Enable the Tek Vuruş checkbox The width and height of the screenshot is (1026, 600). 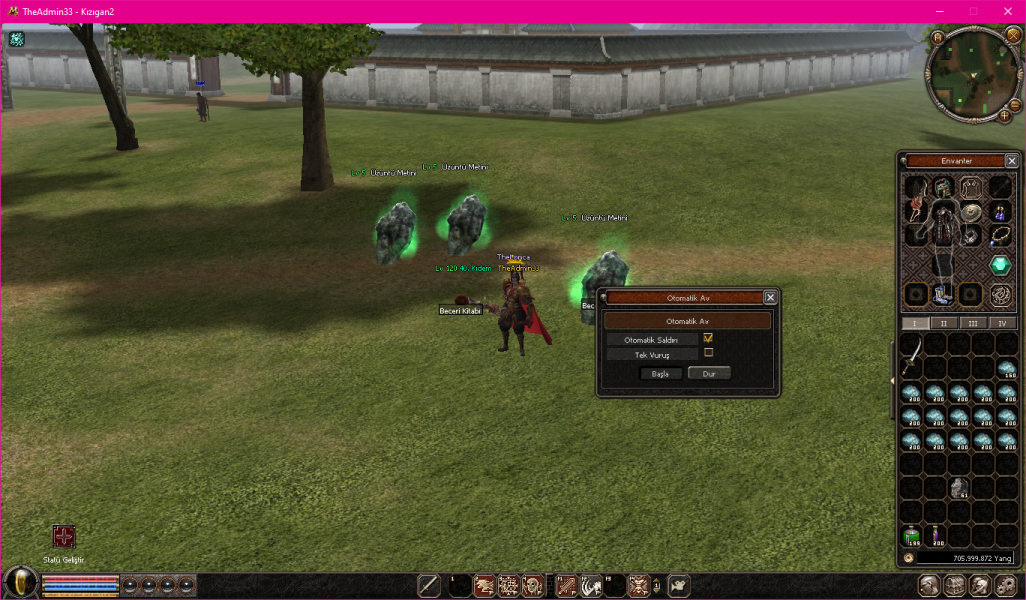point(708,353)
